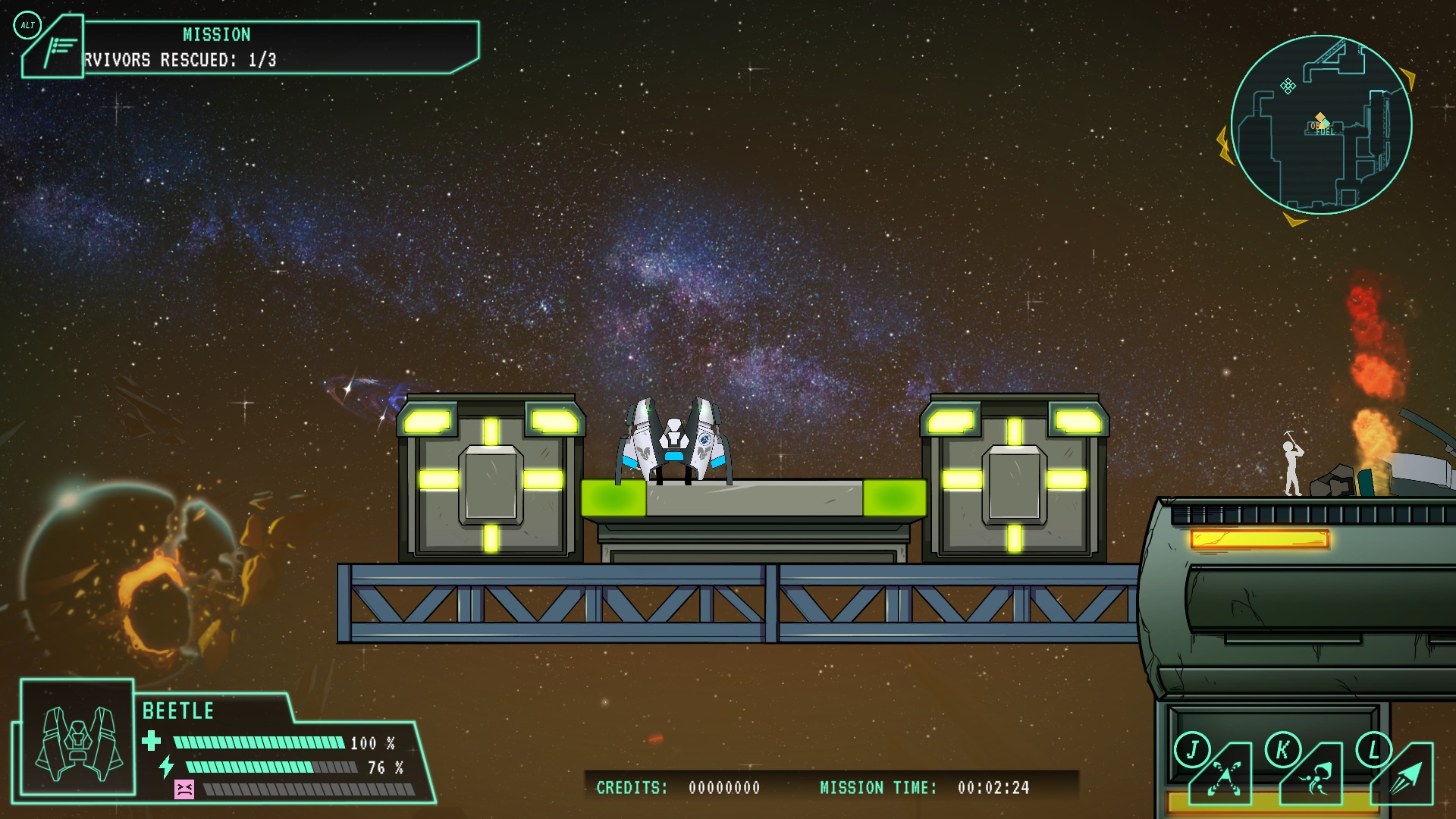Click the Beetle ship portrait
The height and width of the screenshot is (819, 1456).
[78, 738]
